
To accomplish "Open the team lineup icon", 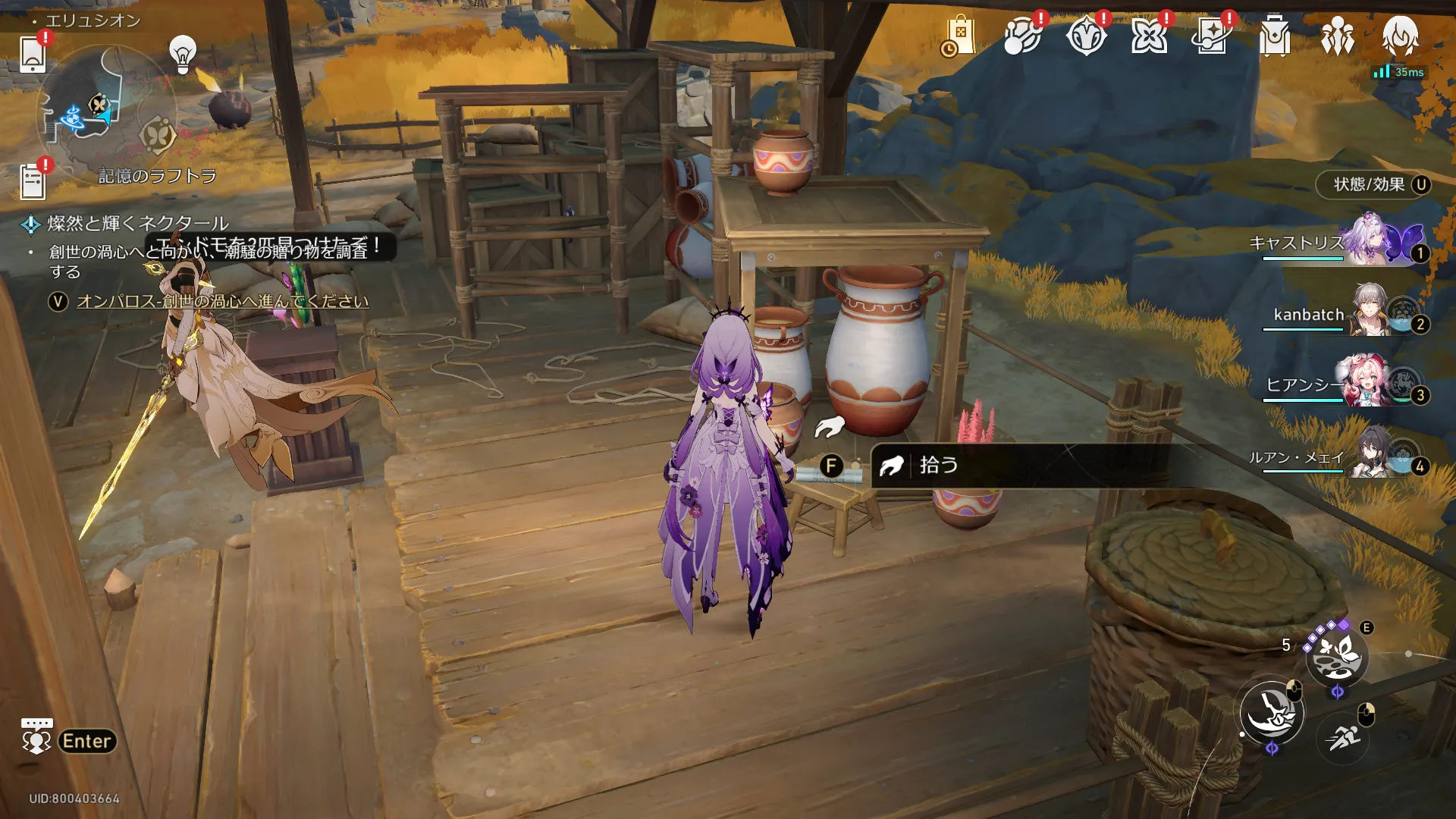I will 1337,36.
